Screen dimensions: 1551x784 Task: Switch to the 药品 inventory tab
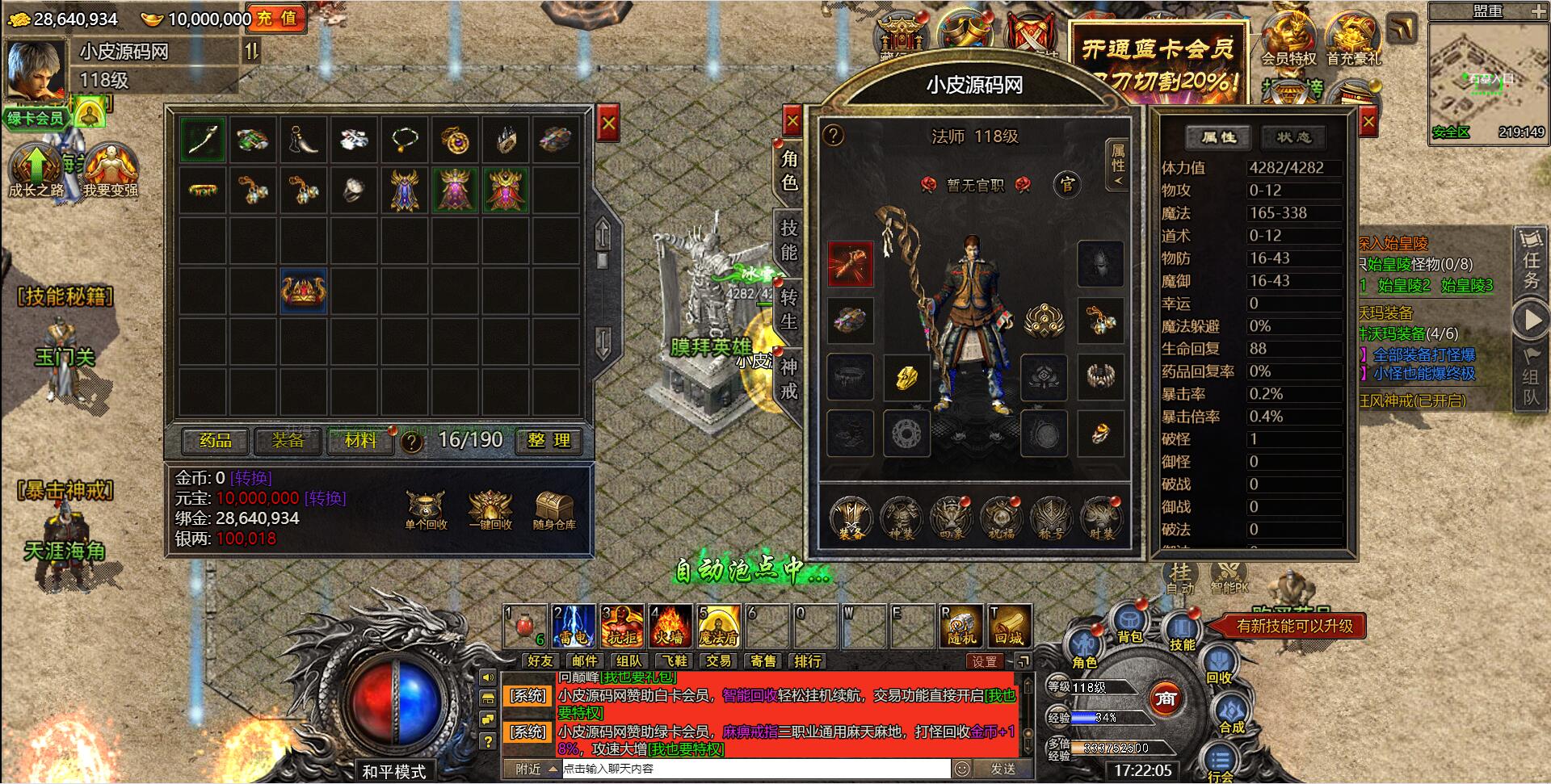216,441
